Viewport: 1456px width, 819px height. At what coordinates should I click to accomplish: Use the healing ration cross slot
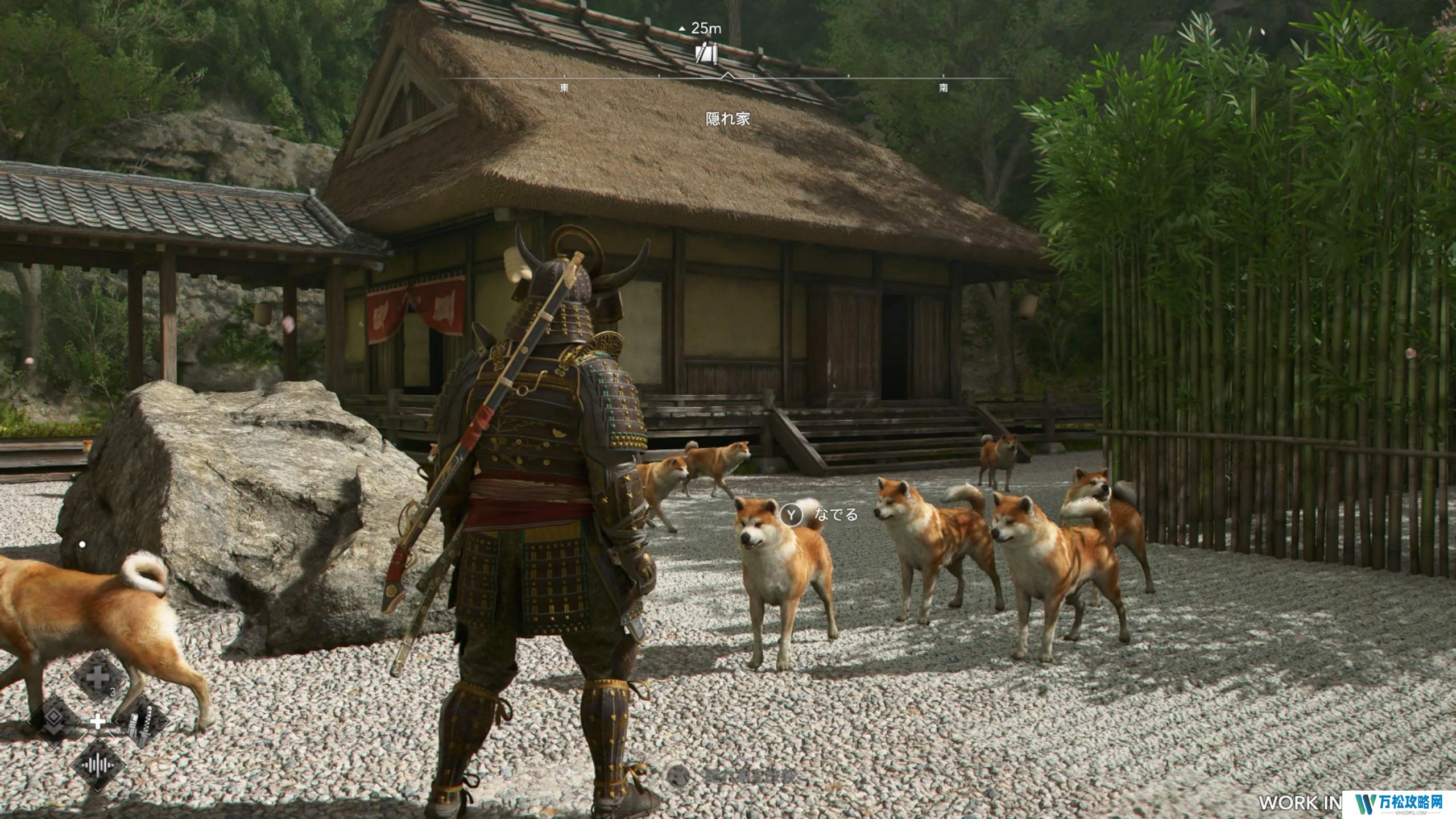97,679
